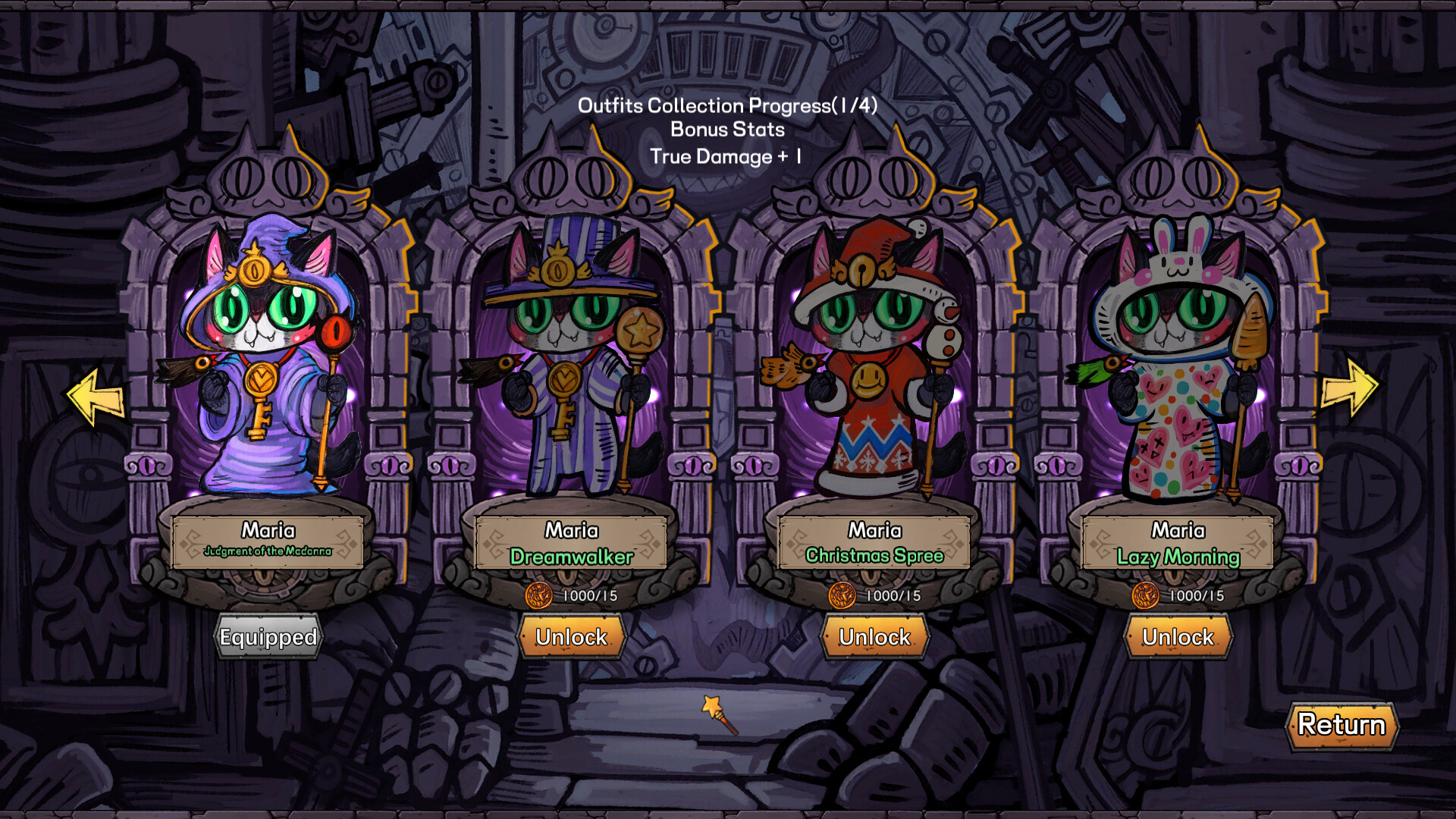
Task: Unlock the Christmas Spree outfit
Action: (875, 638)
